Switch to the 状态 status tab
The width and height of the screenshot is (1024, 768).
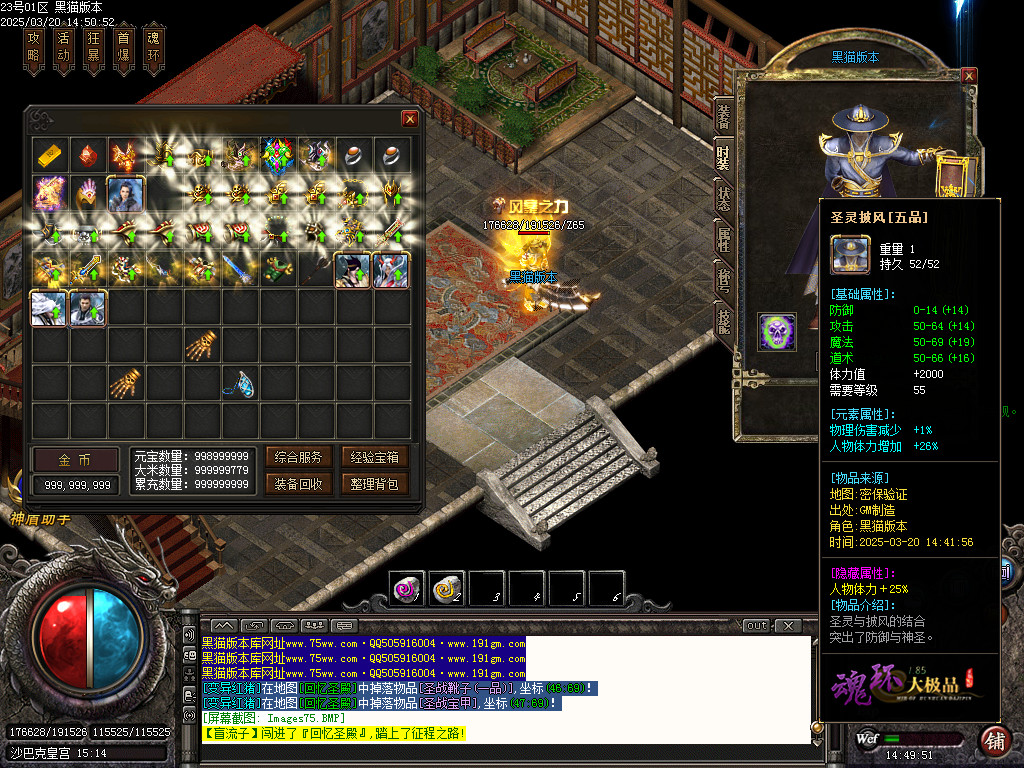tap(723, 197)
